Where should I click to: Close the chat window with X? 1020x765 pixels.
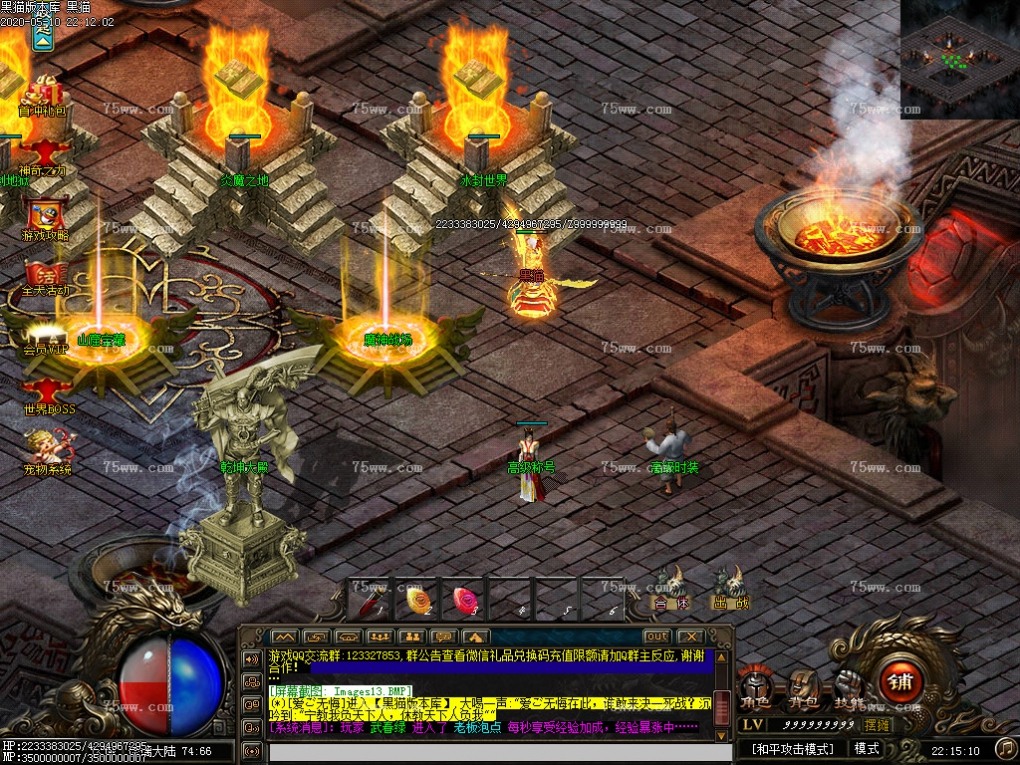689,636
